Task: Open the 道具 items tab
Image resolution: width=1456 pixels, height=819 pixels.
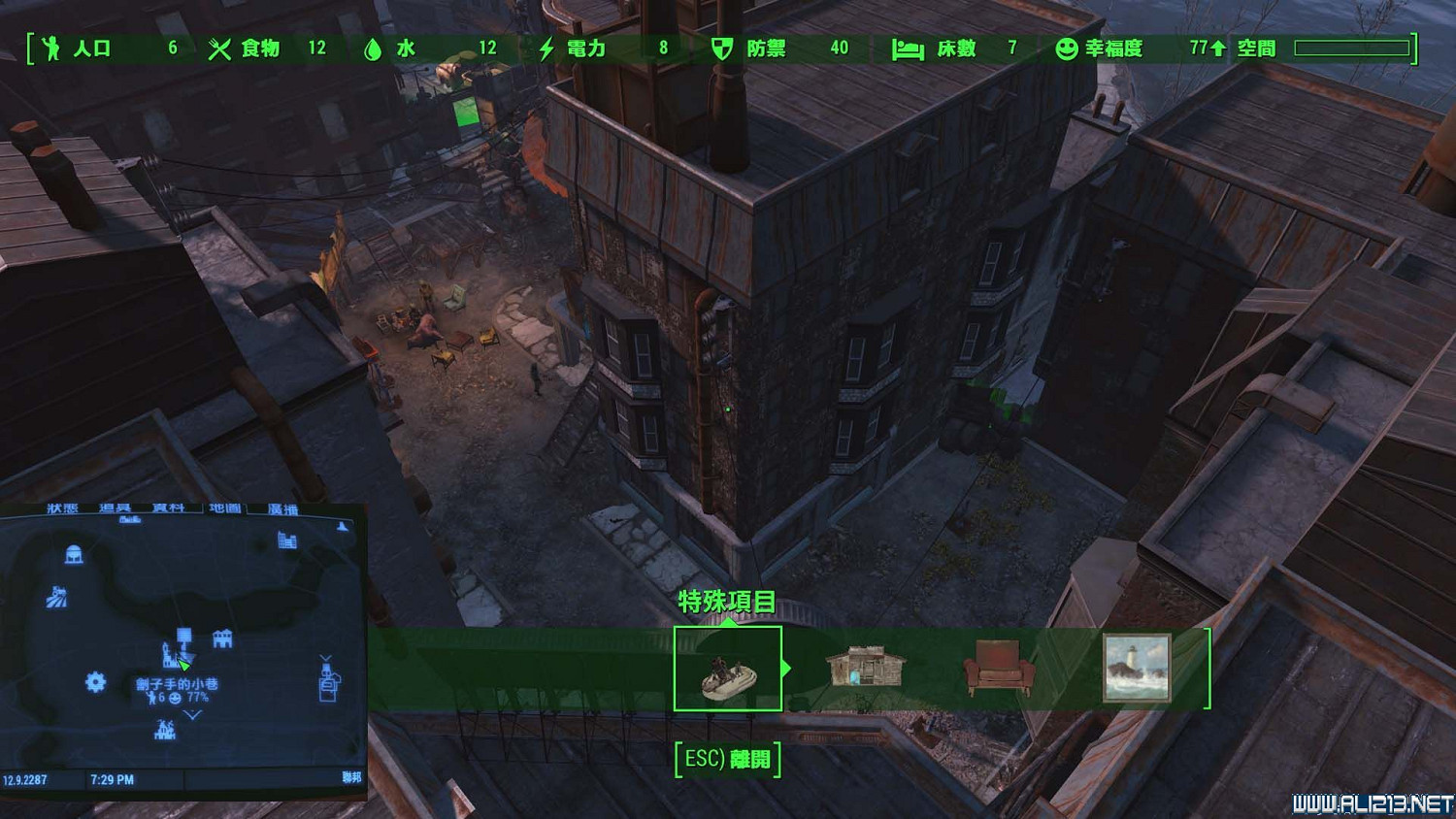Action: pyautogui.click(x=116, y=509)
